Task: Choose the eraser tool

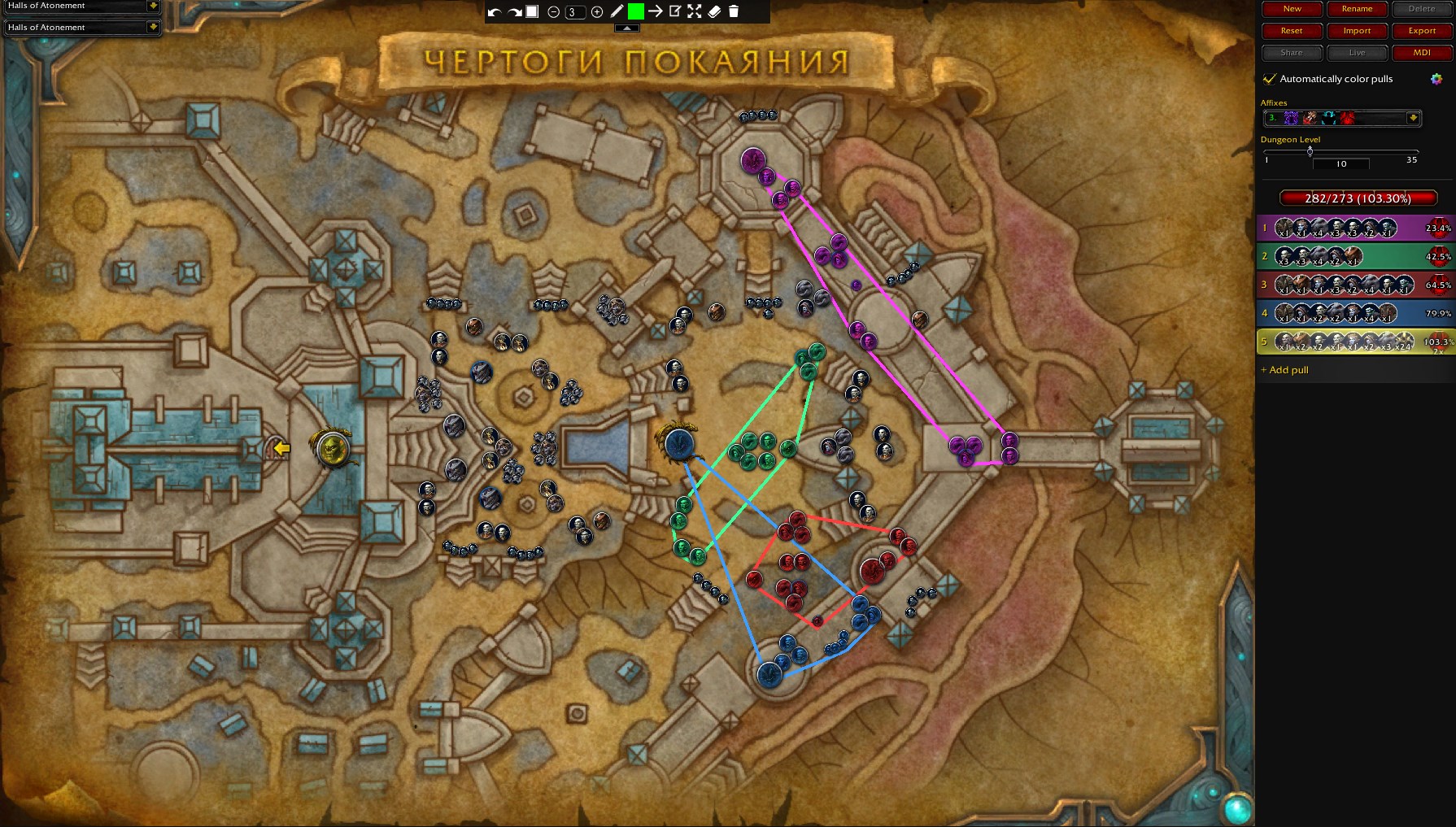Action: 714,11
